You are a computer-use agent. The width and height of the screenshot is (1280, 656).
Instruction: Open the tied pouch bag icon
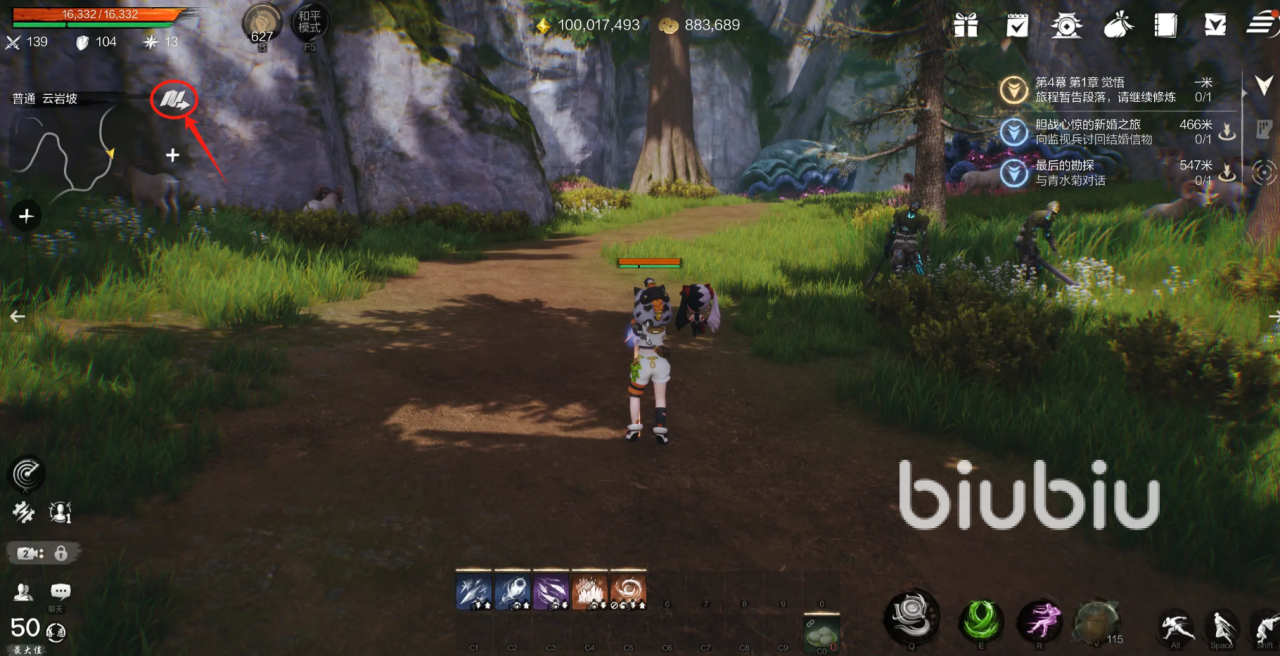point(1117,25)
